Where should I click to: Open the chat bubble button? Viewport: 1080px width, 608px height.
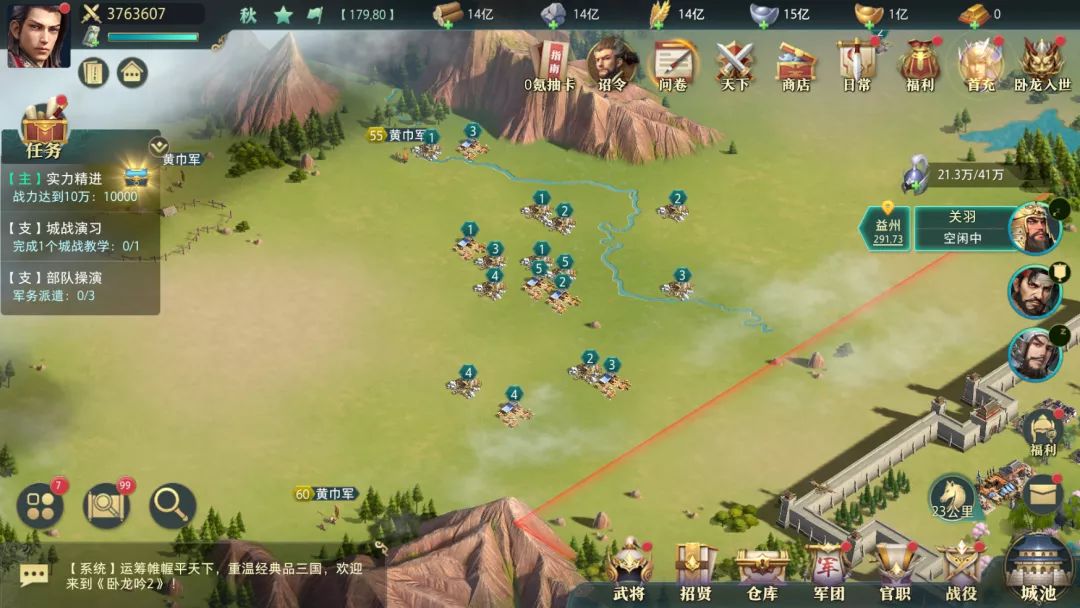(34, 575)
